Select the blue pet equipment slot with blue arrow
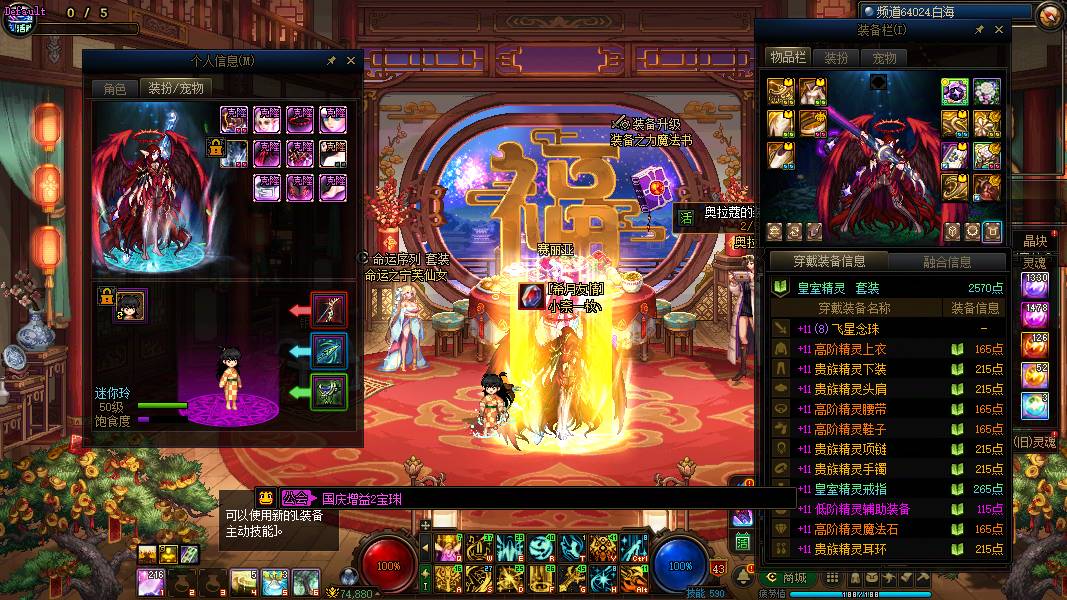The image size is (1067, 600). pyautogui.click(x=329, y=351)
